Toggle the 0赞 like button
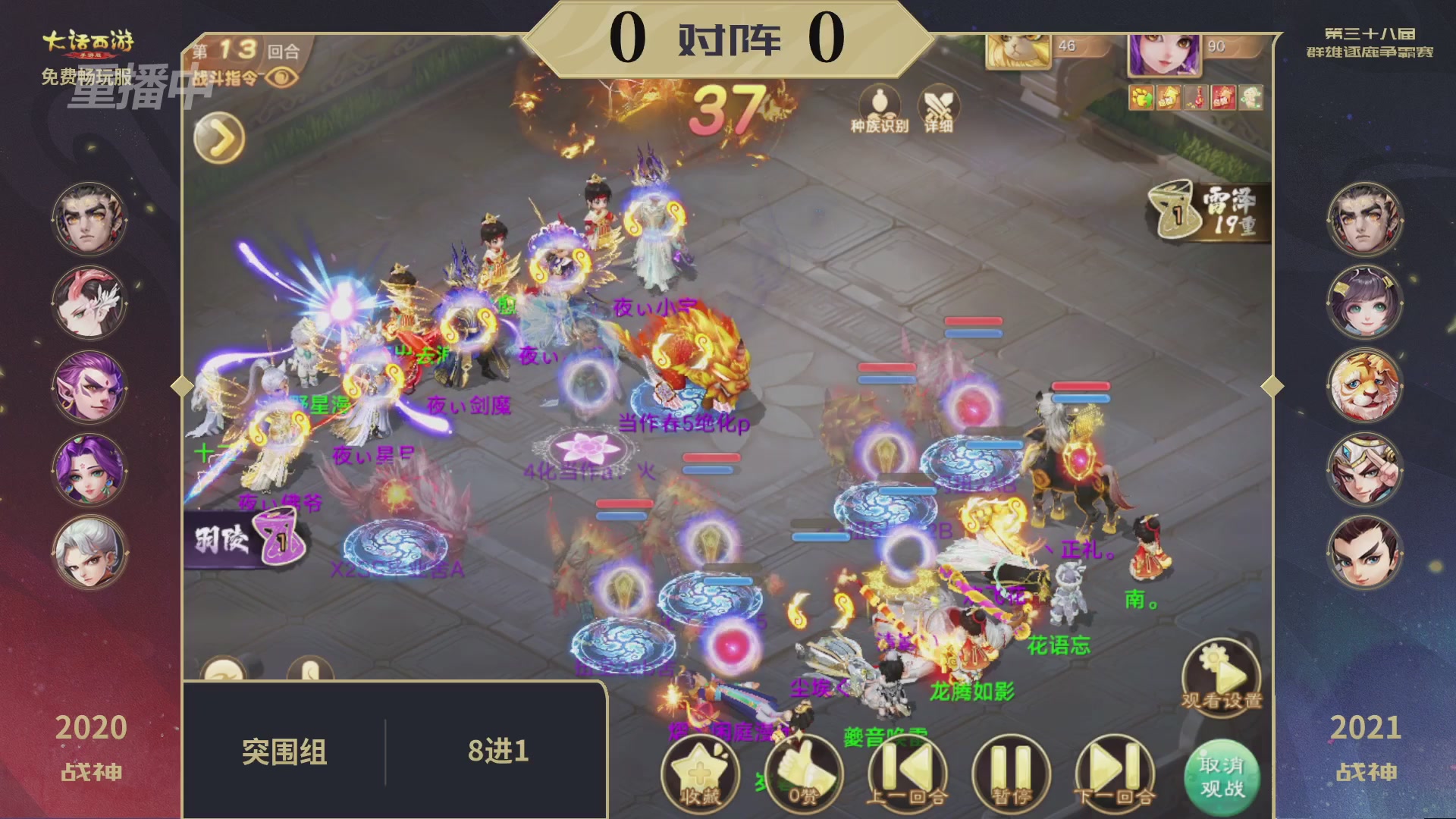This screenshot has height=819, width=1456. click(x=804, y=775)
